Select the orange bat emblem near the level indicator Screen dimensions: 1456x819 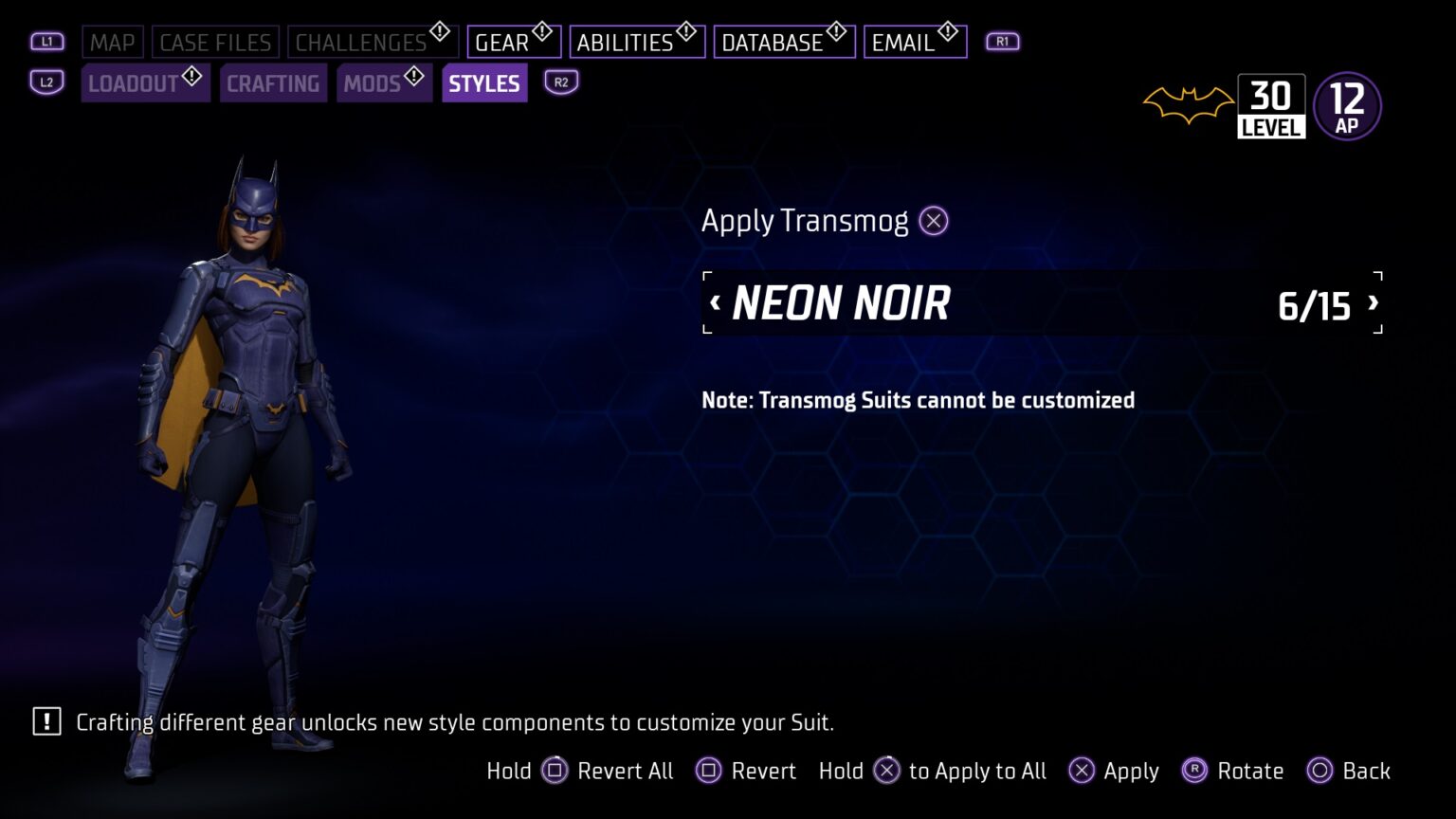click(1188, 104)
